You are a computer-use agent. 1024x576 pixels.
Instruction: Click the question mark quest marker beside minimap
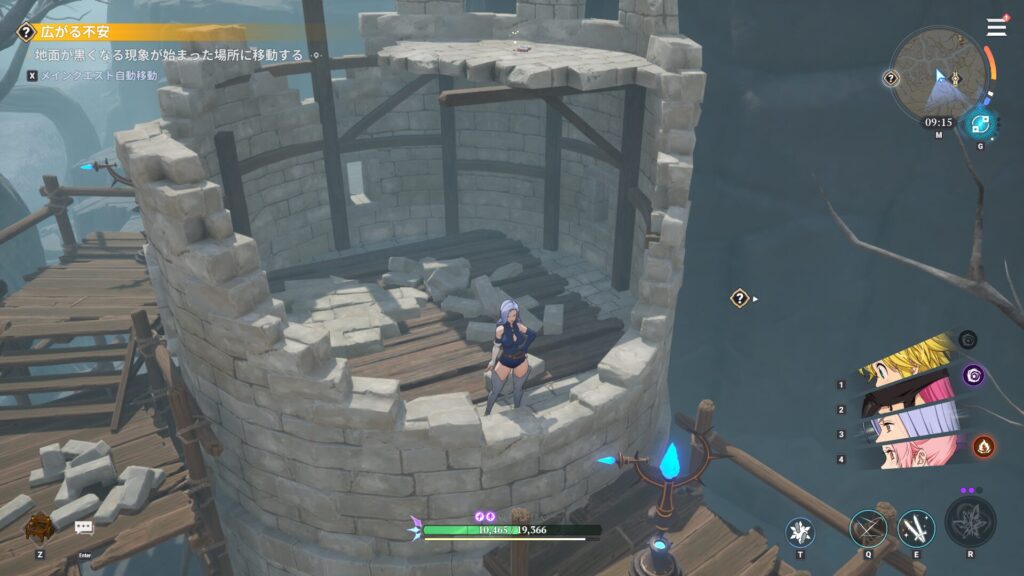[891, 78]
